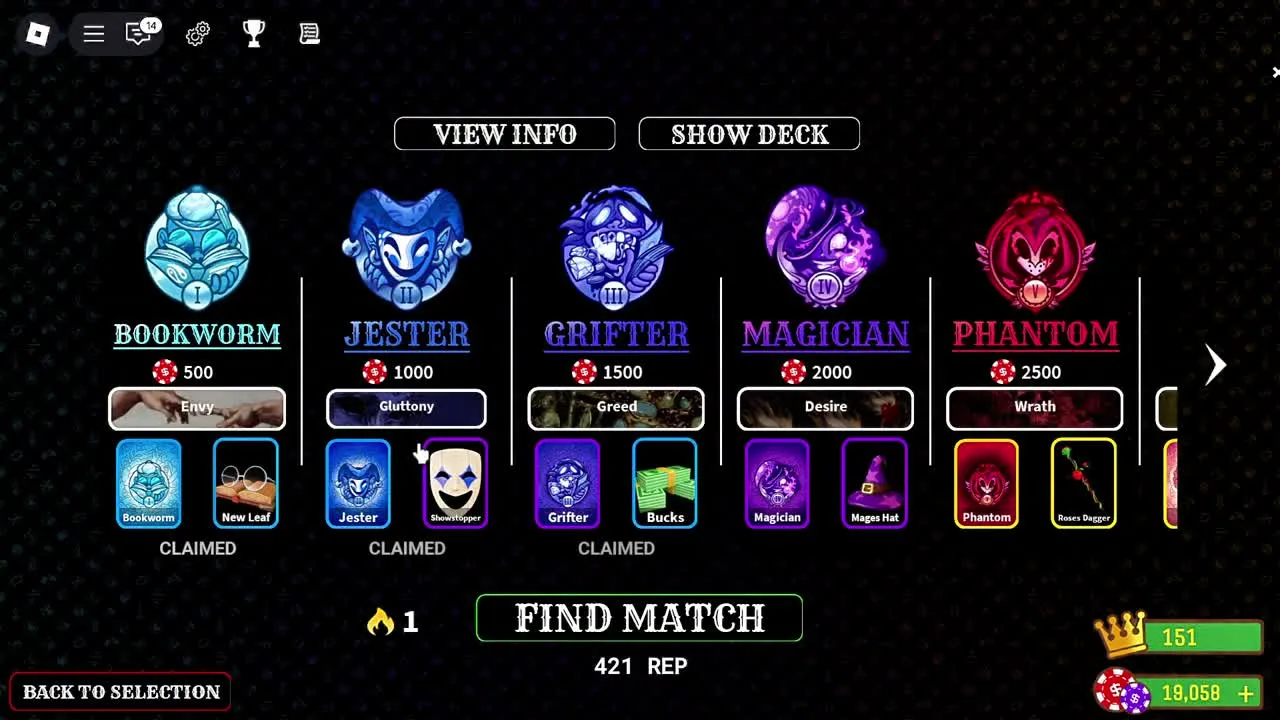This screenshot has width=1280, height=720.
Task: Click the quests scroll icon in top bar
Action: point(309,33)
